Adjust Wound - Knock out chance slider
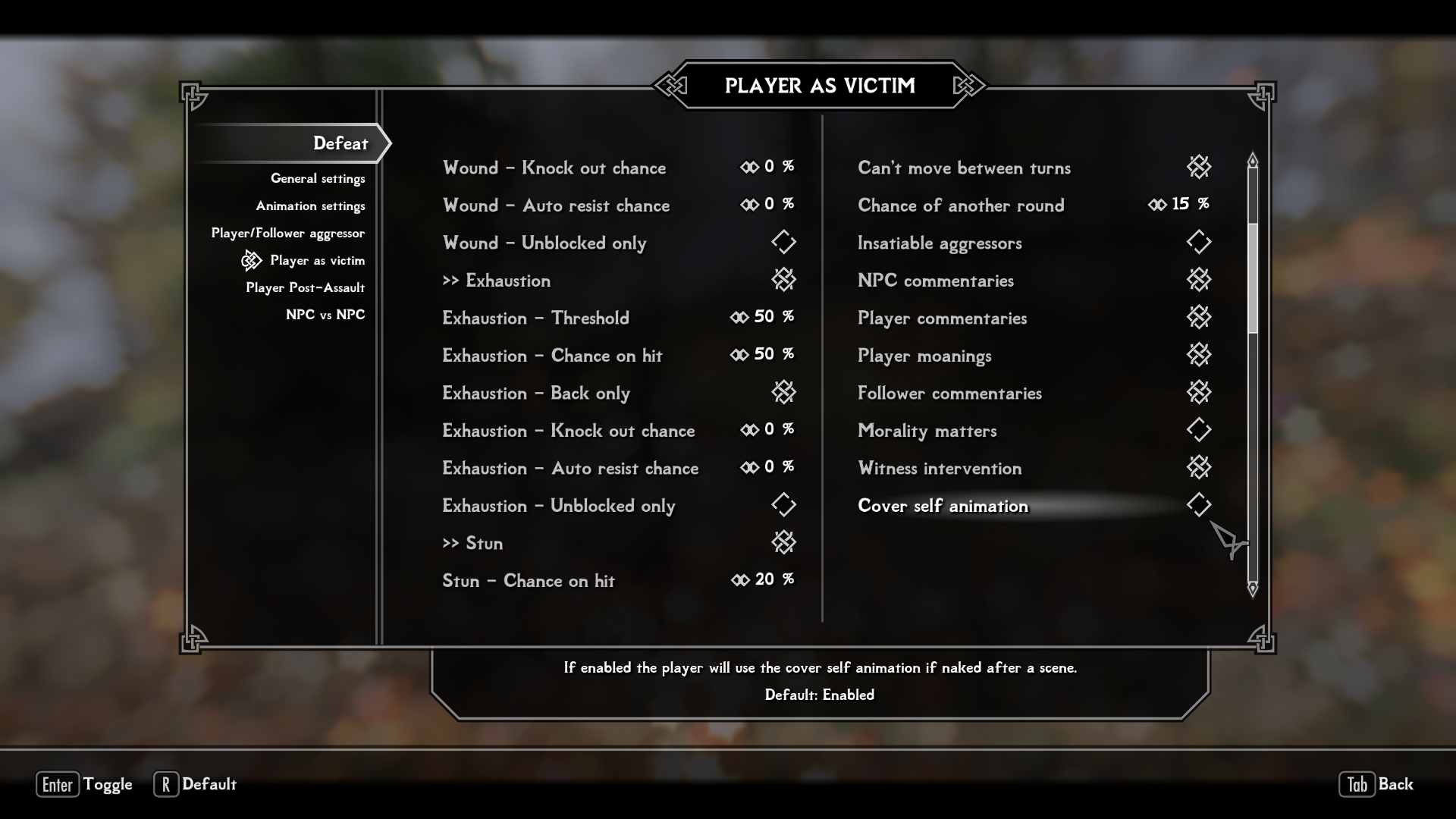Screen dimensions: 1456x819 tap(767, 167)
